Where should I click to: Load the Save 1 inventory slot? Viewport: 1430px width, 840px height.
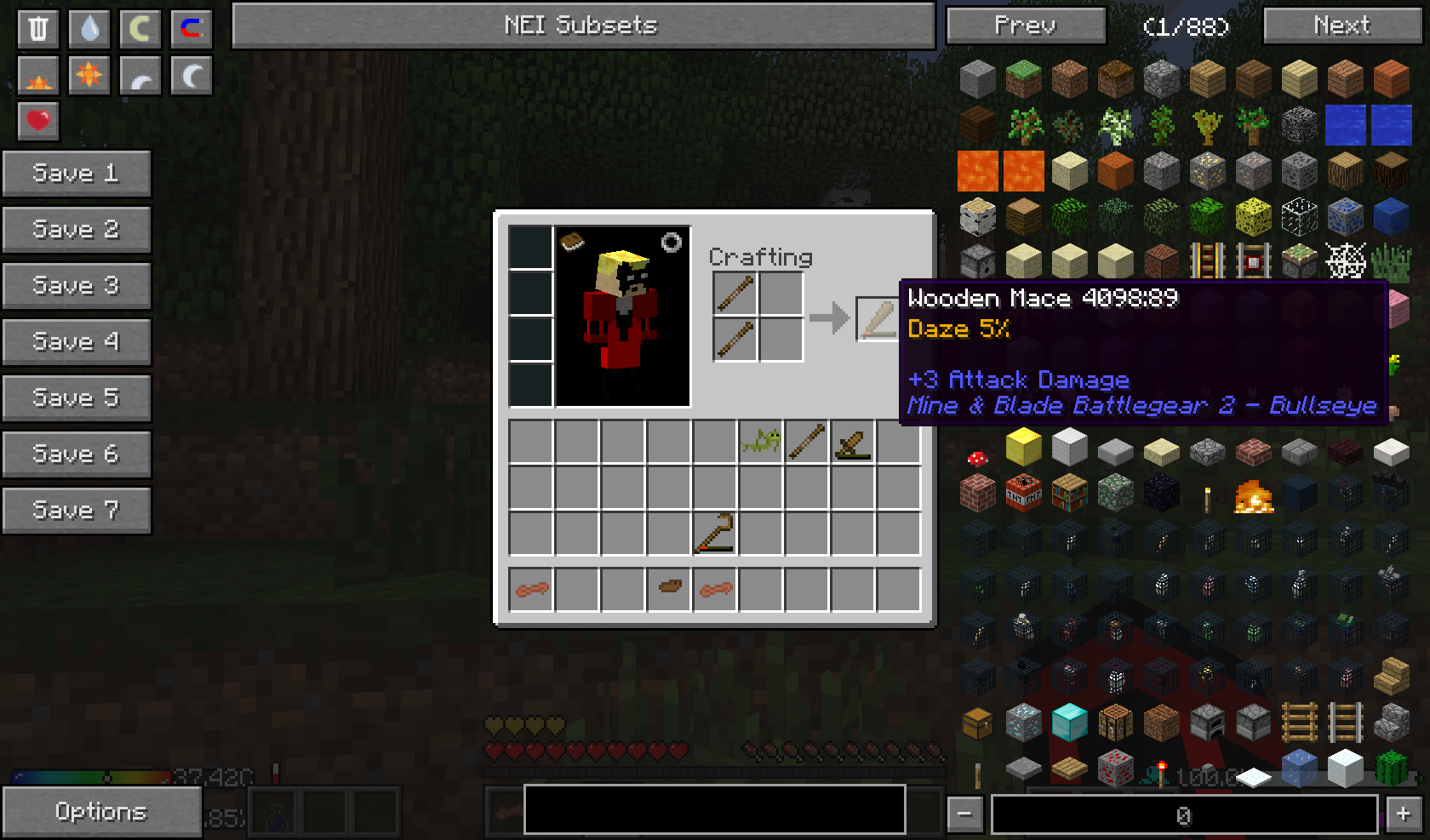click(76, 174)
